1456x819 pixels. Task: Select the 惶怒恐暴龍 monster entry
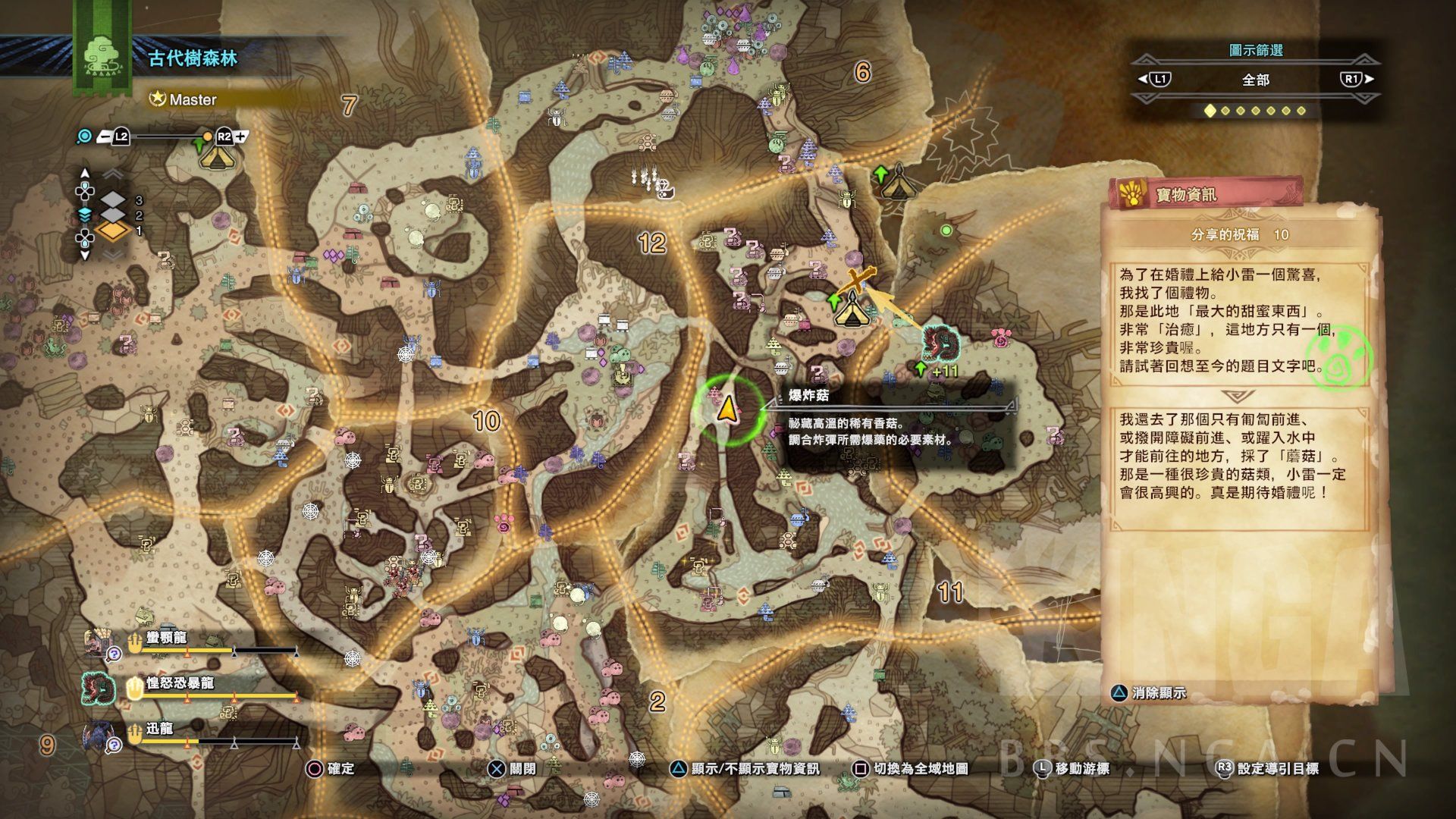tap(180, 684)
